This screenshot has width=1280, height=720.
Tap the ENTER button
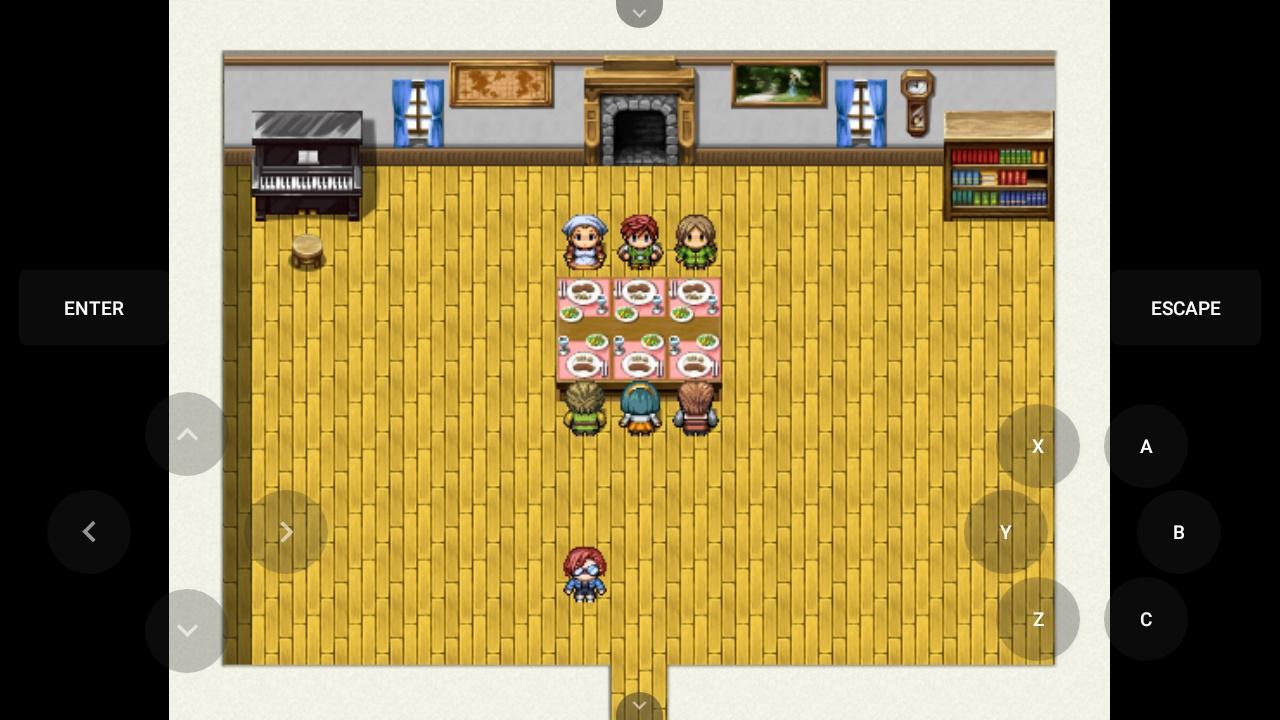click(x=94, y=308)
